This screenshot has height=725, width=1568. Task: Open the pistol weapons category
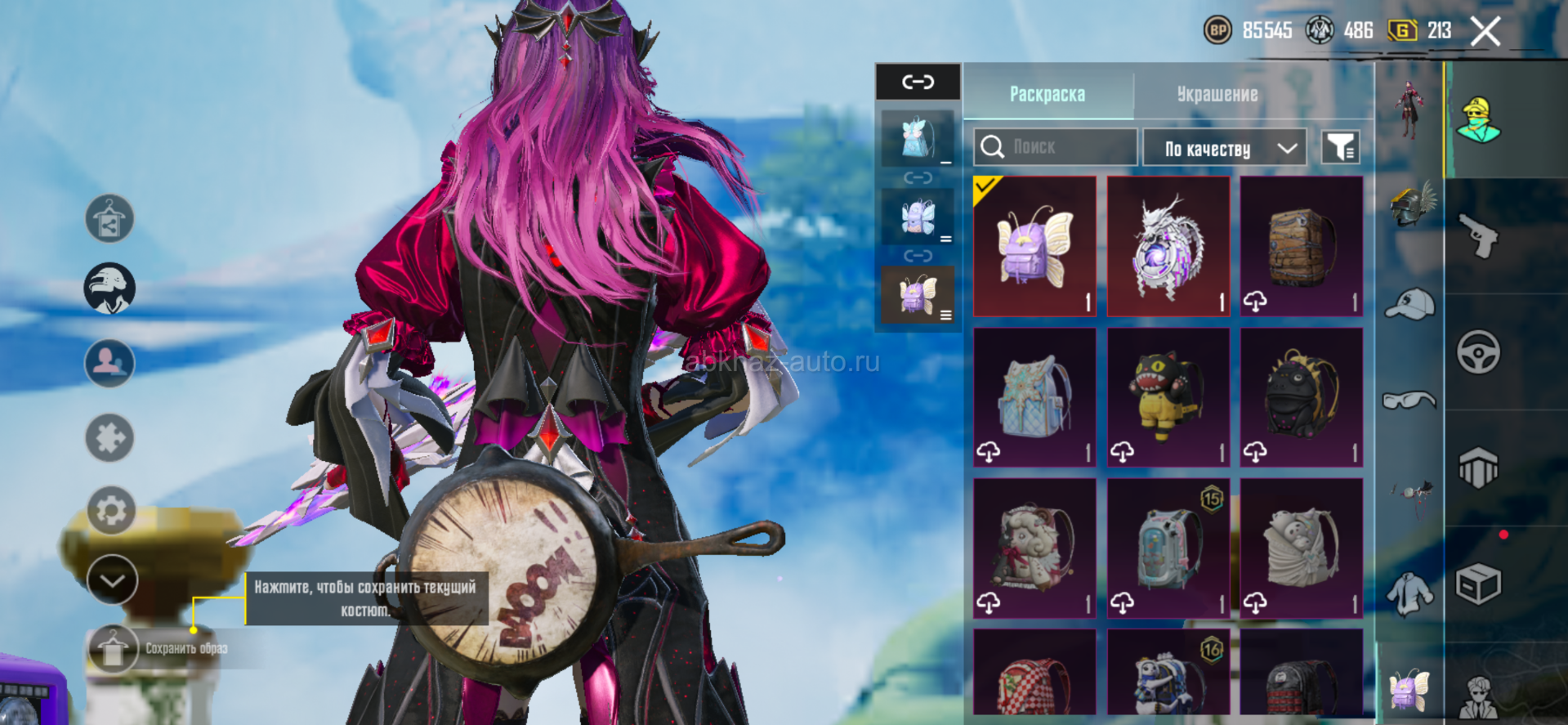1478,236
